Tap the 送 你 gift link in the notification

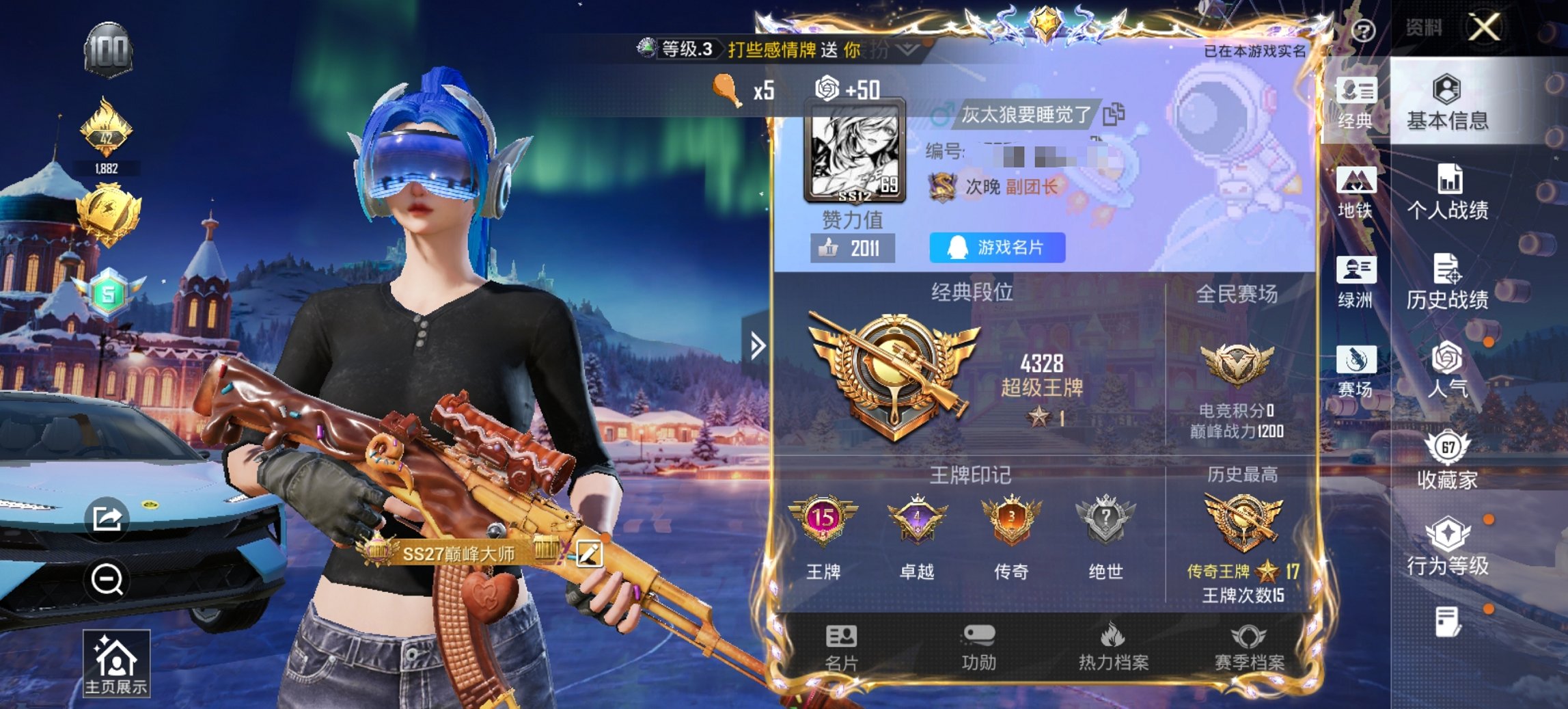pos(842,51)
